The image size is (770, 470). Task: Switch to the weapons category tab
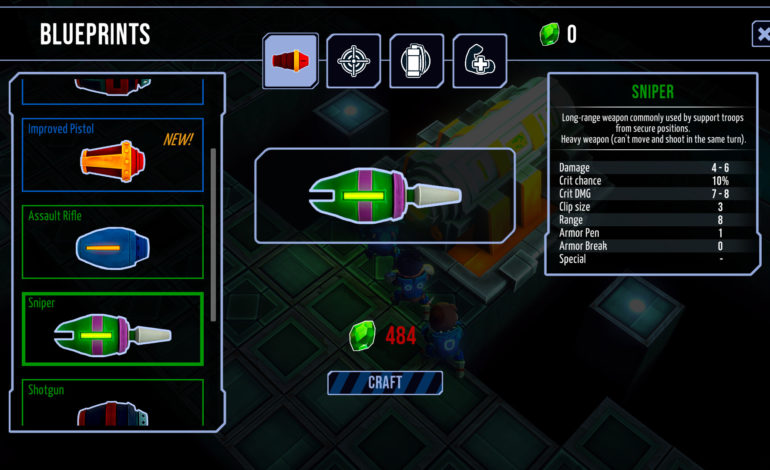[x=290, y=60]
